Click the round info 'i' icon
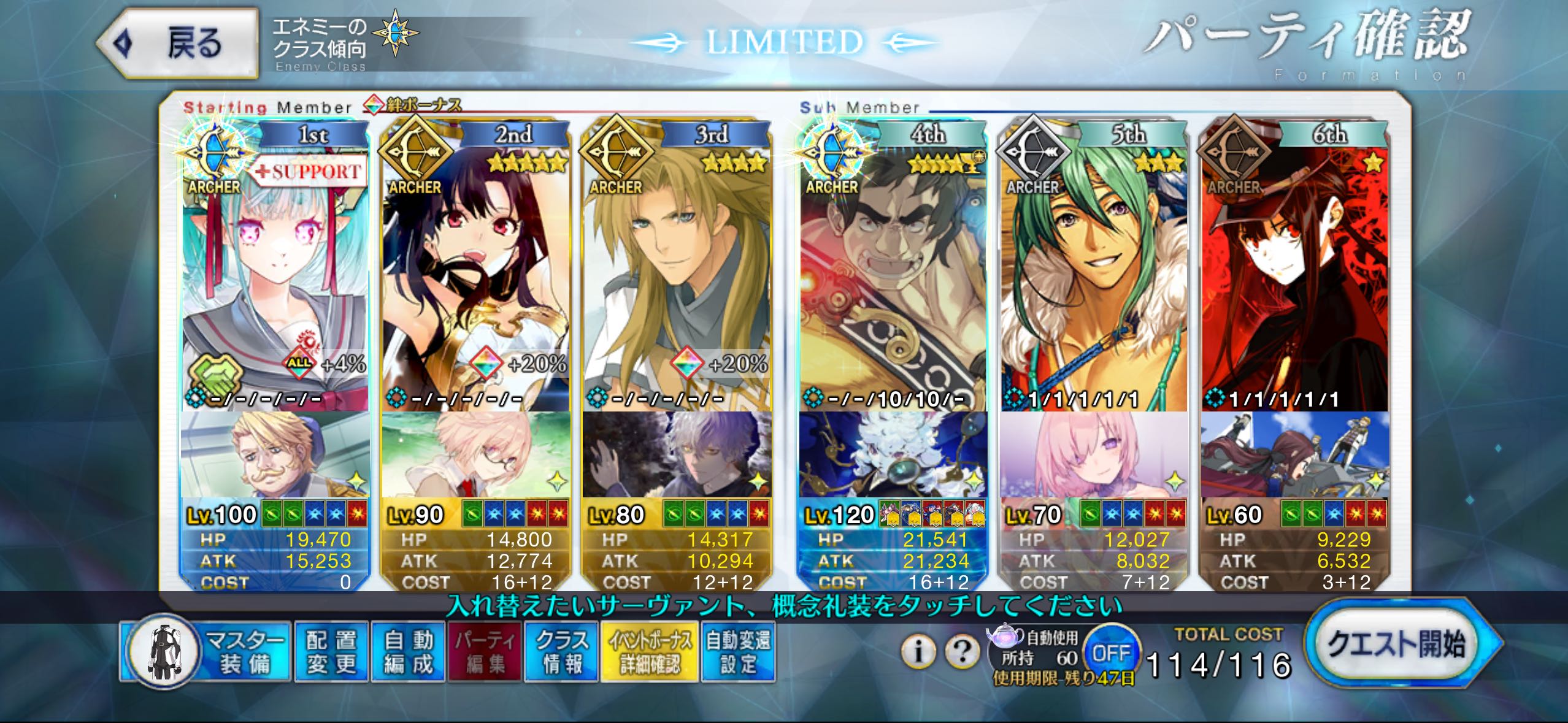 [918, 651]
